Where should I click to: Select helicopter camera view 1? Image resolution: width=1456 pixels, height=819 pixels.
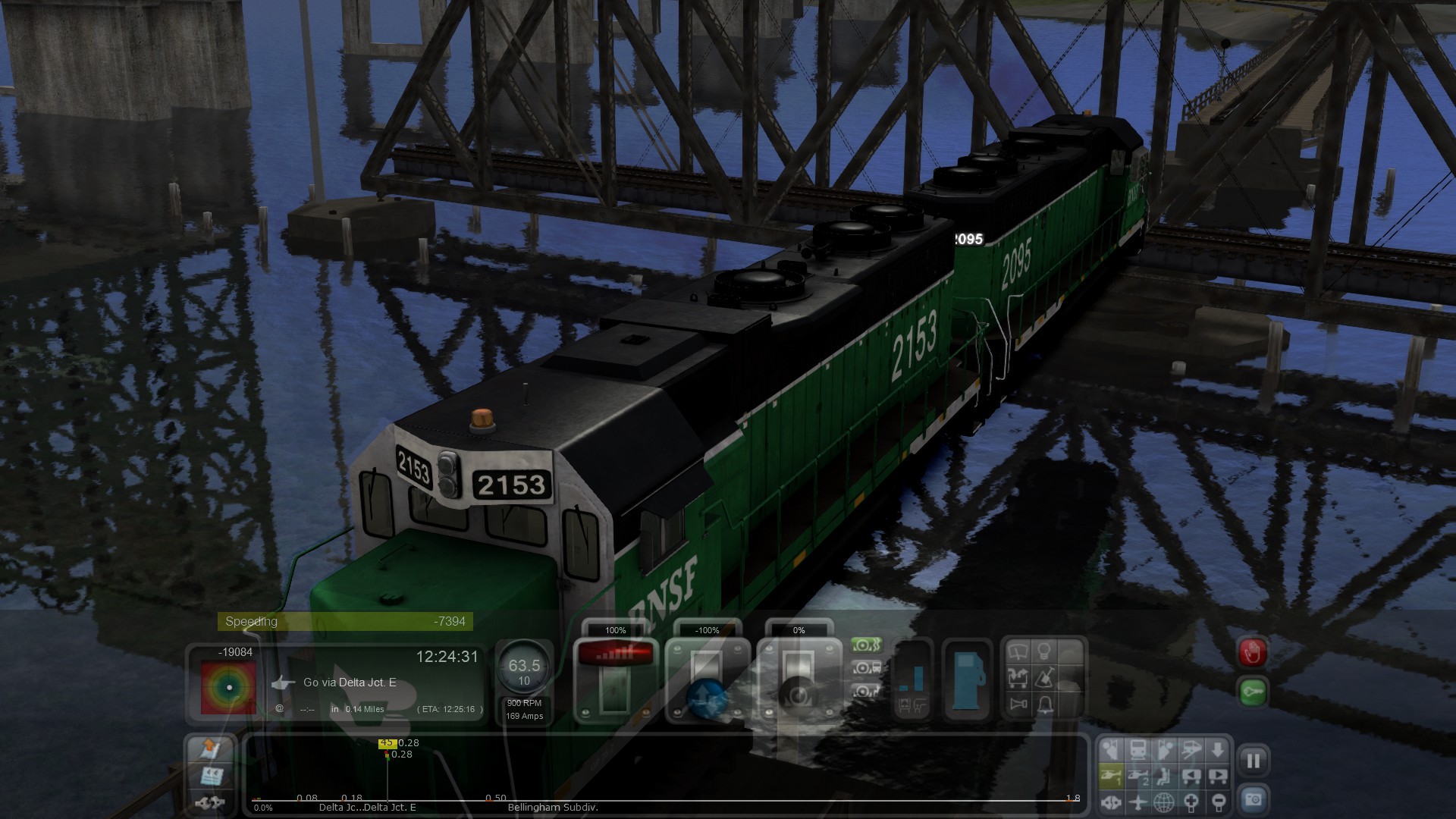click(1111, 776)
